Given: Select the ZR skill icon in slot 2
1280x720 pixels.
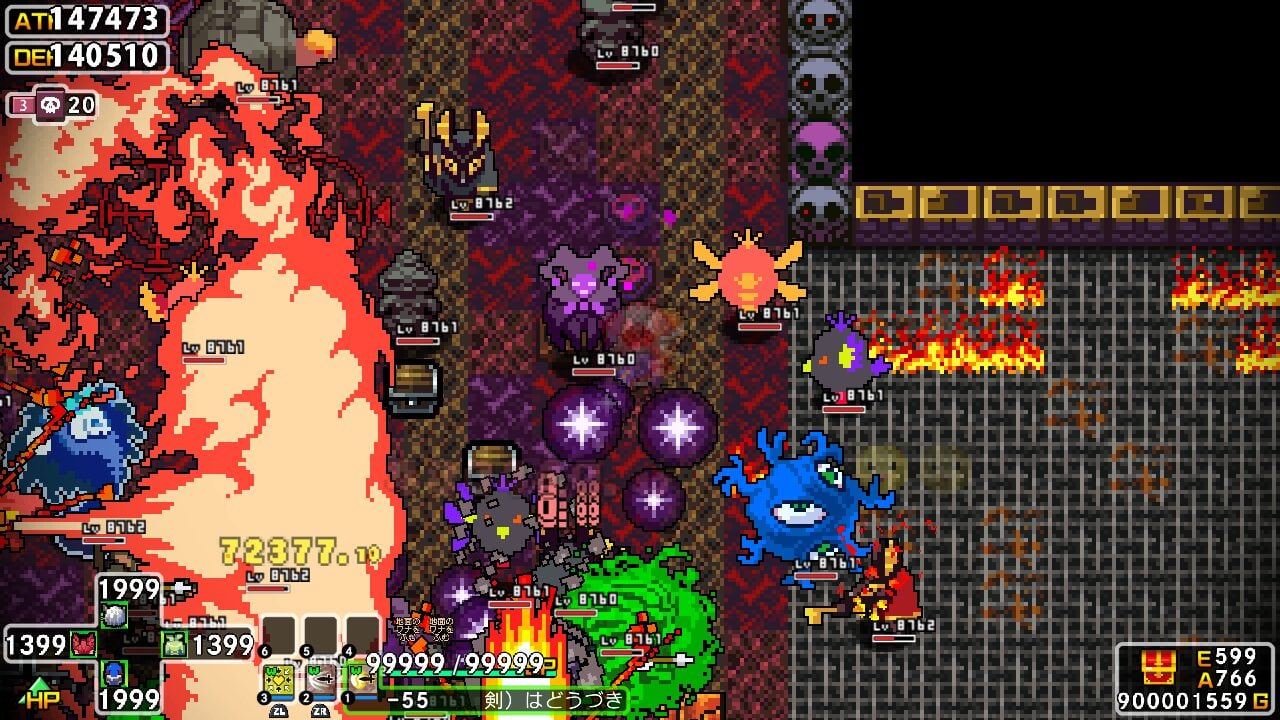Looking at the screenshot, I should [x=319, y=676].
